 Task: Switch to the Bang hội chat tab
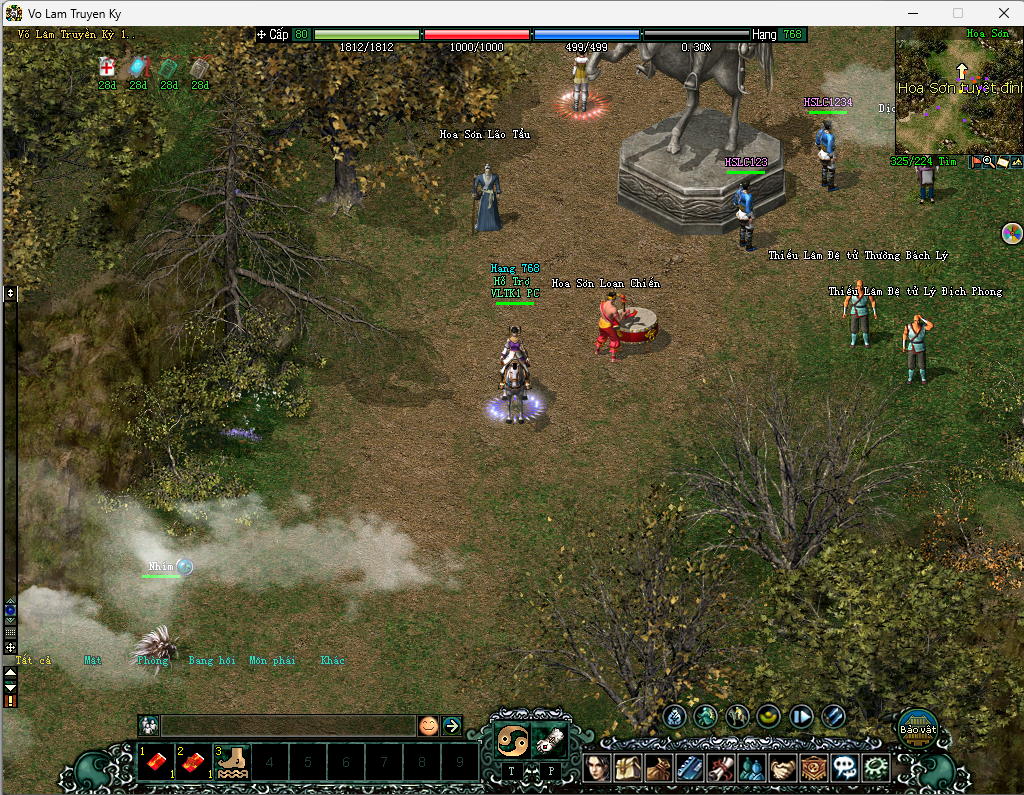[211, 661]
